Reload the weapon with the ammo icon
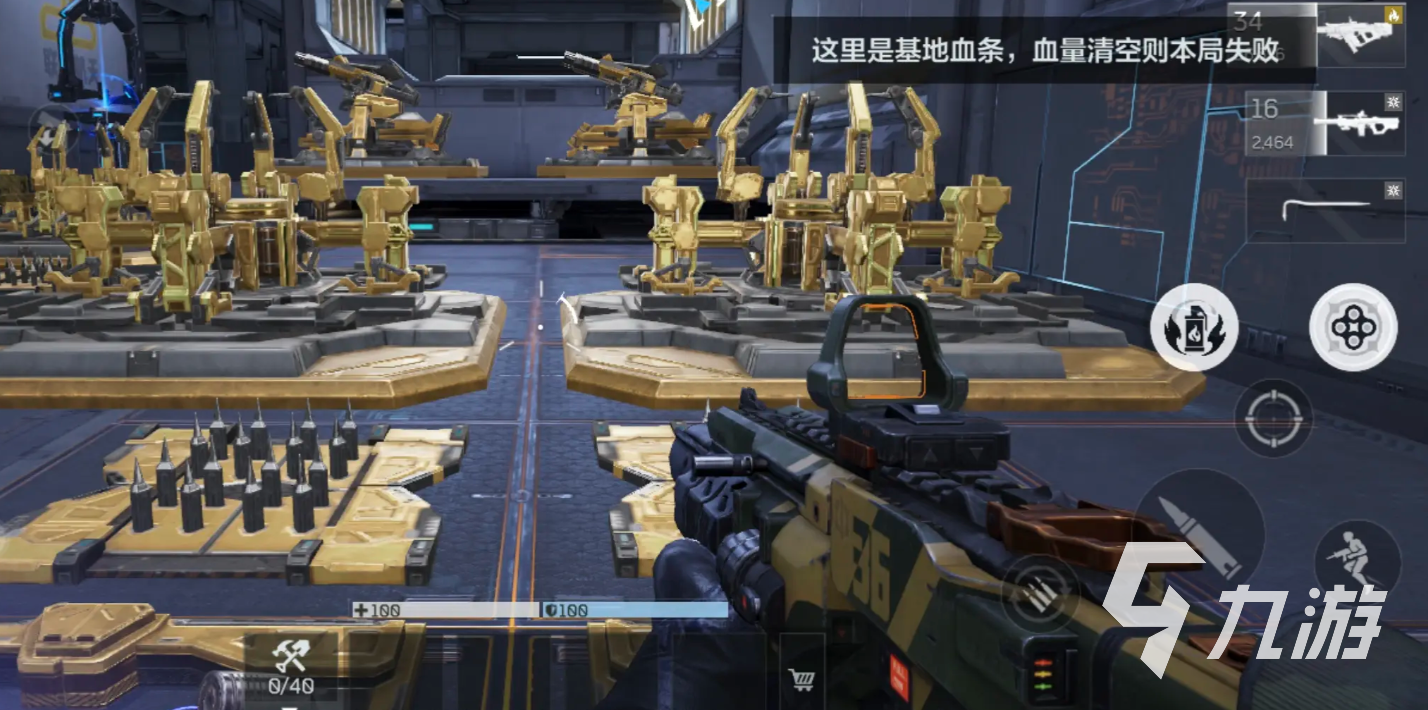 (x=1041, y=593)
